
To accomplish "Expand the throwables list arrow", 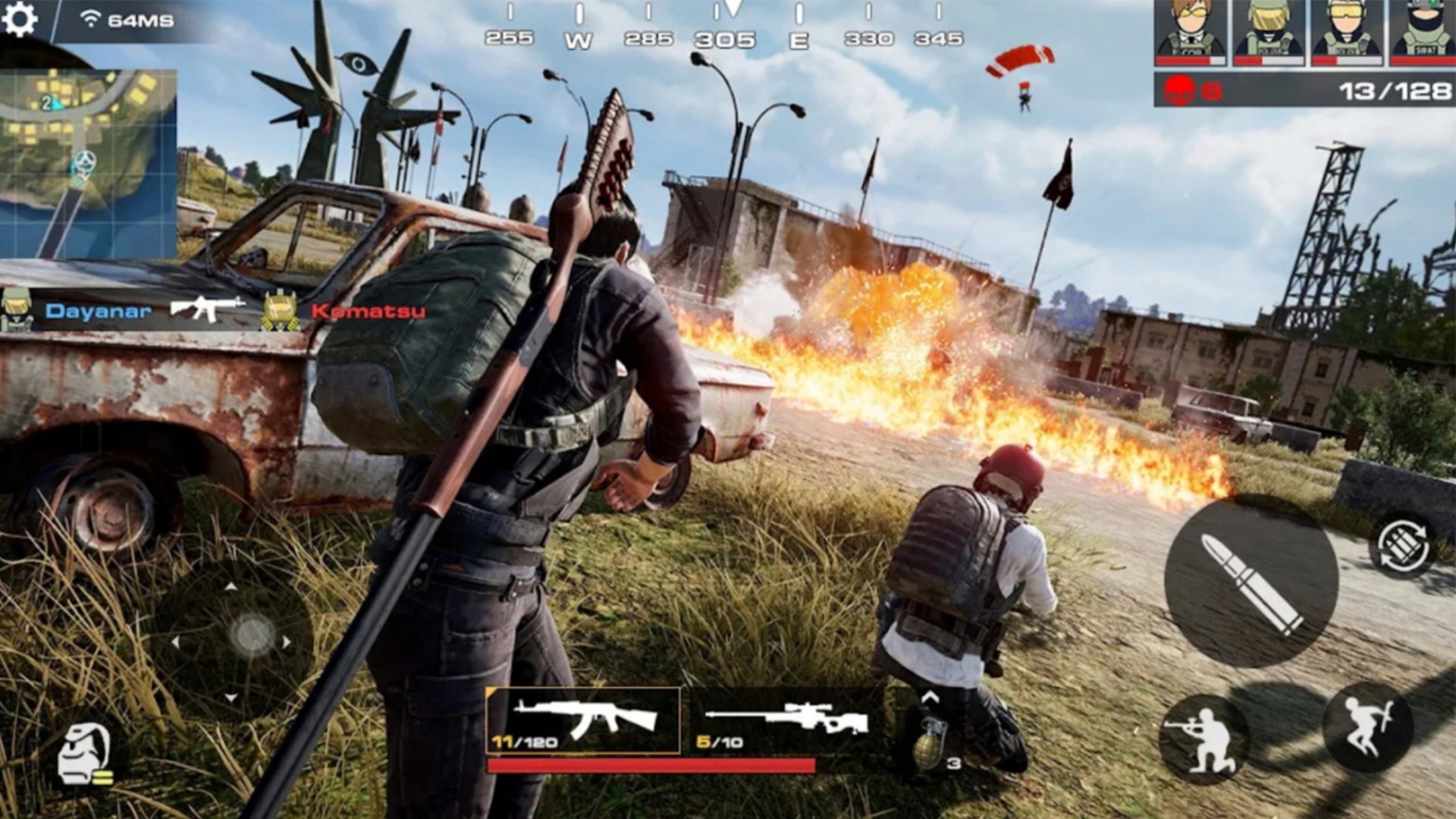I will (930, 697).
